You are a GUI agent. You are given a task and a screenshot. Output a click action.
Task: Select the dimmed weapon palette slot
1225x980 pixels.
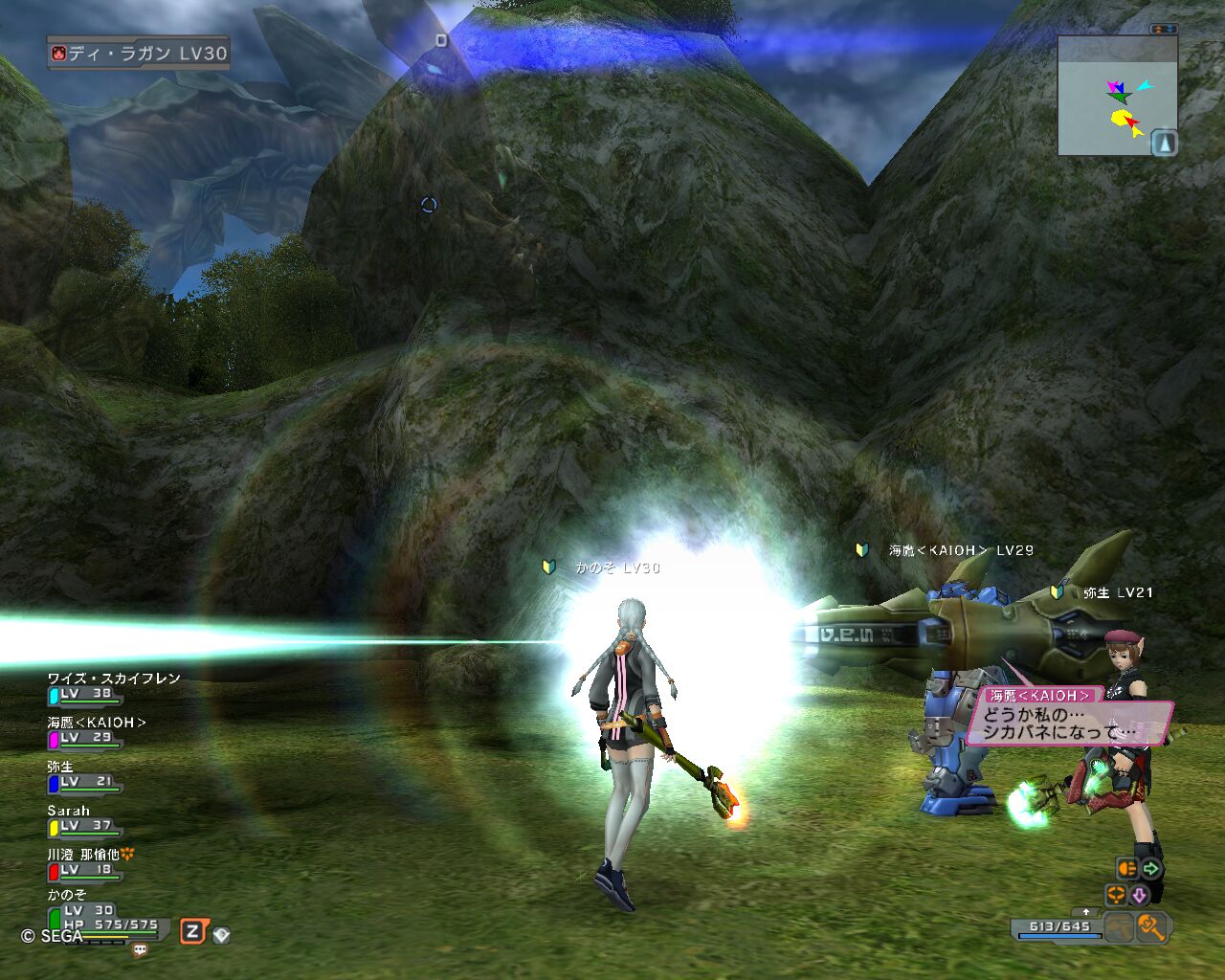pyautogui.click(x=1118, y=926)
